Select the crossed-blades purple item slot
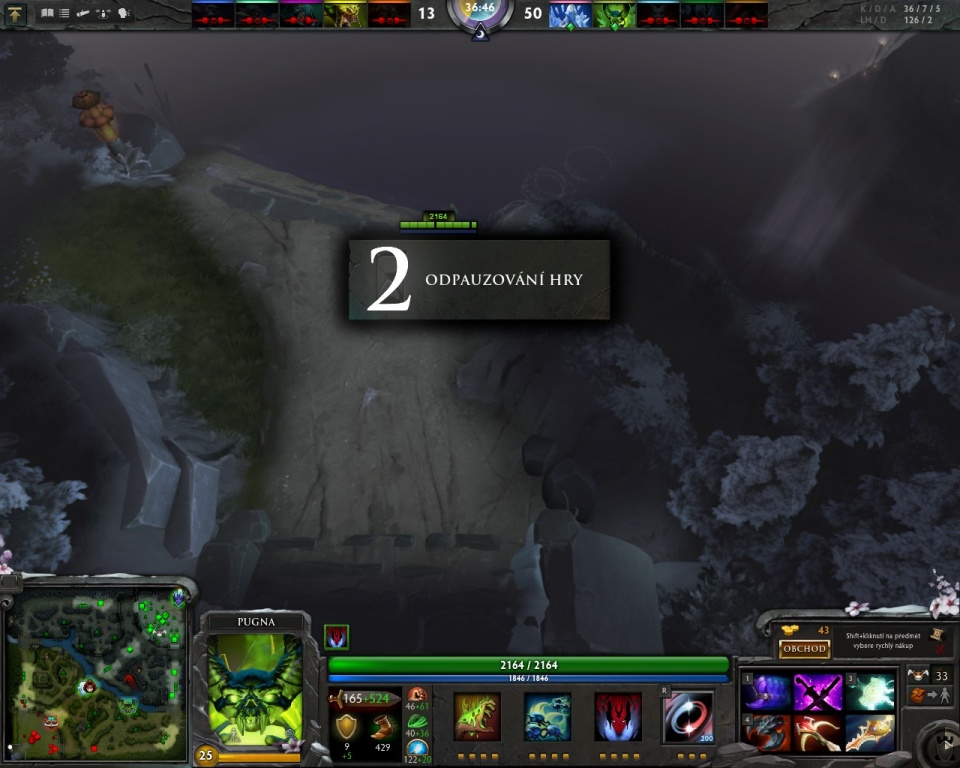The image size is (960, 768). [x=818, y=692]
